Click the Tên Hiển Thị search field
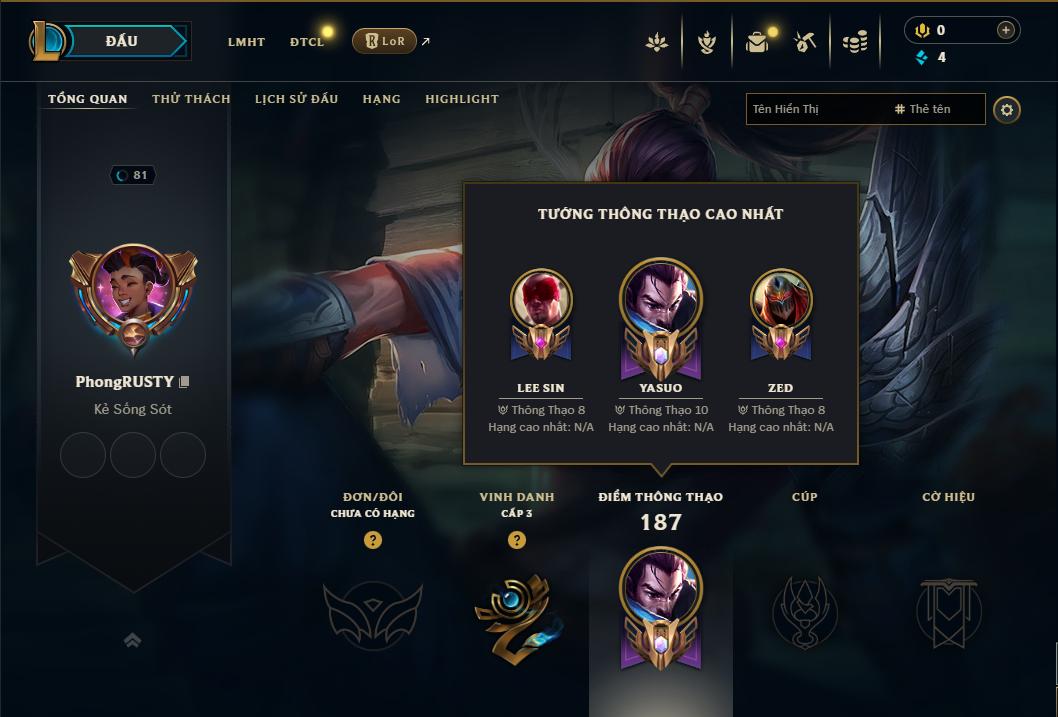 (815, 109)
